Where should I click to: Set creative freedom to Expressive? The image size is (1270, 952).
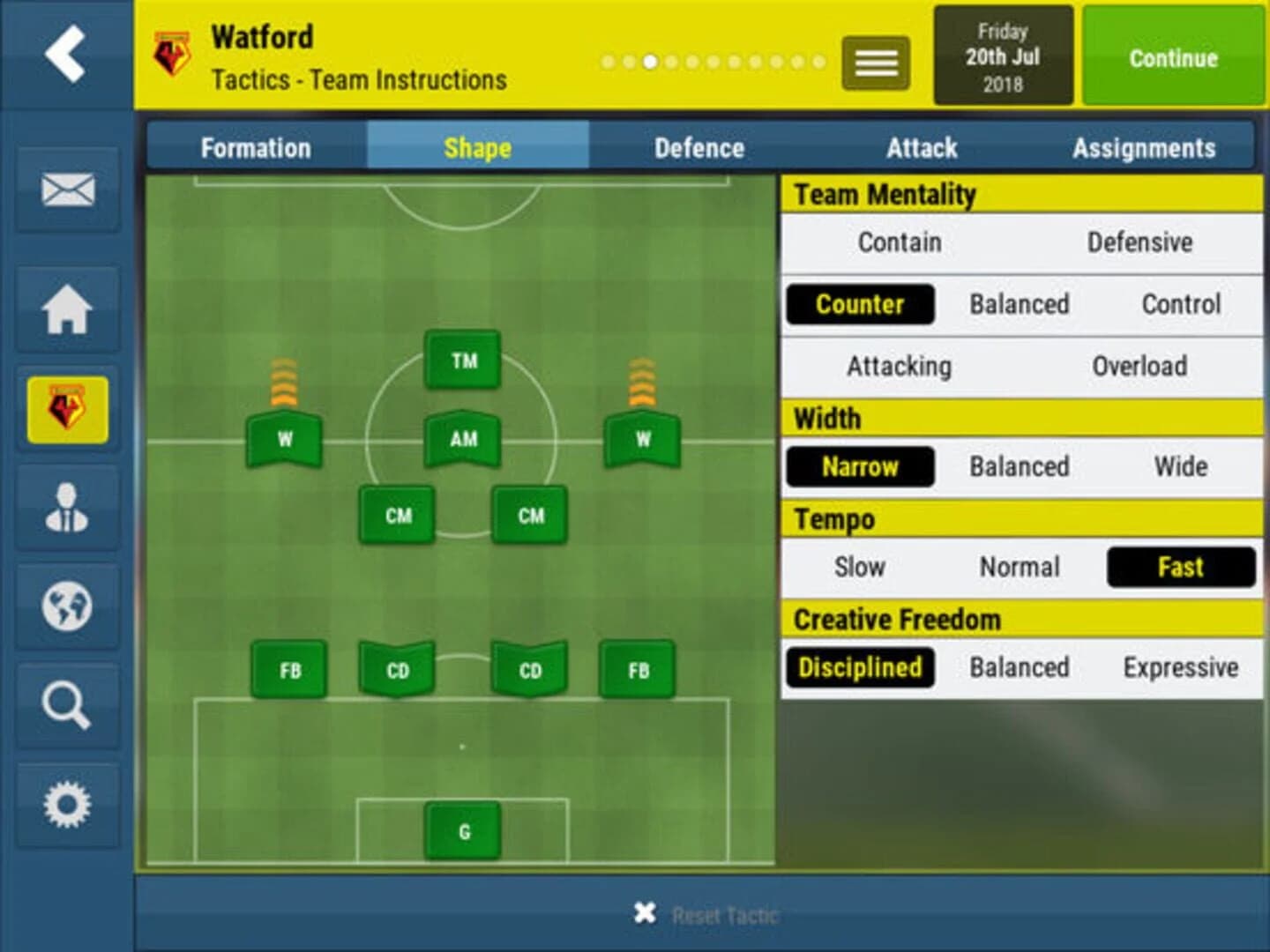(x=1182, y=667)
